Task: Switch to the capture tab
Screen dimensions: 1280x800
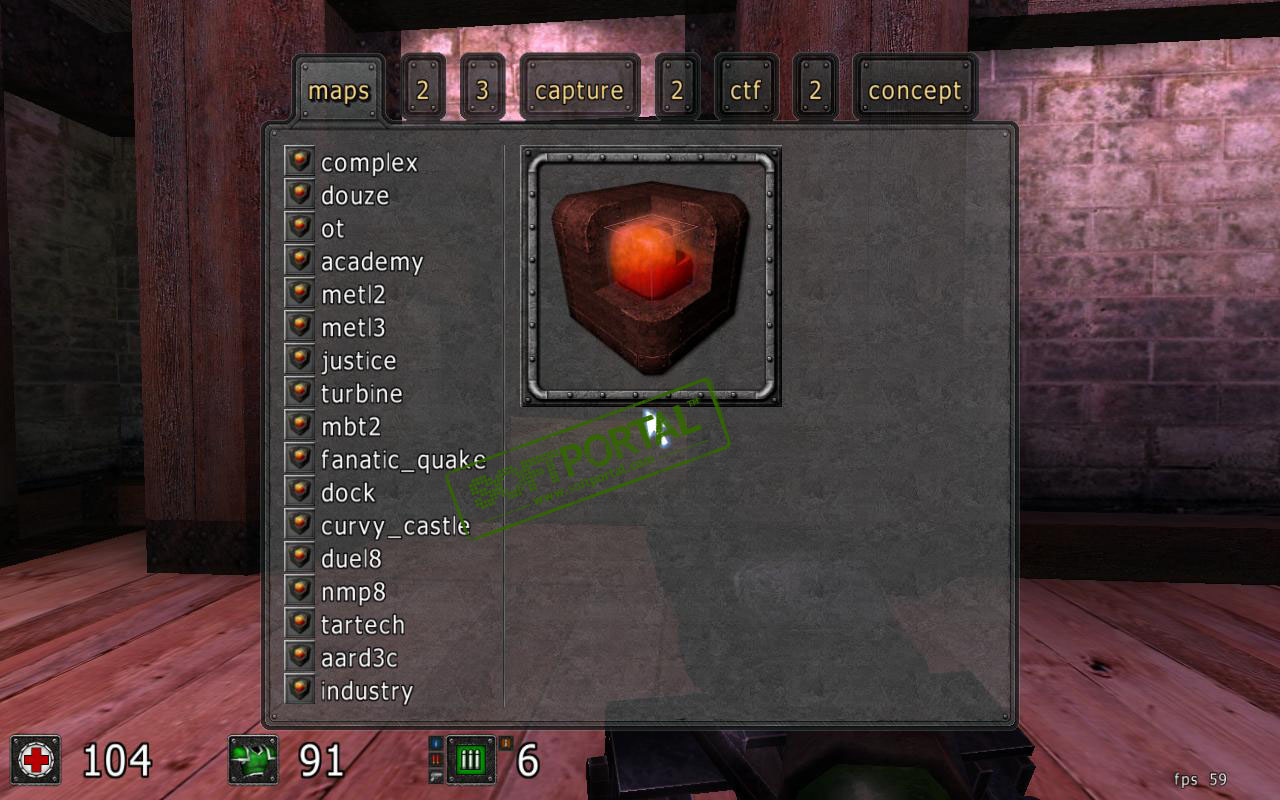Action: (x=579, y=90)
